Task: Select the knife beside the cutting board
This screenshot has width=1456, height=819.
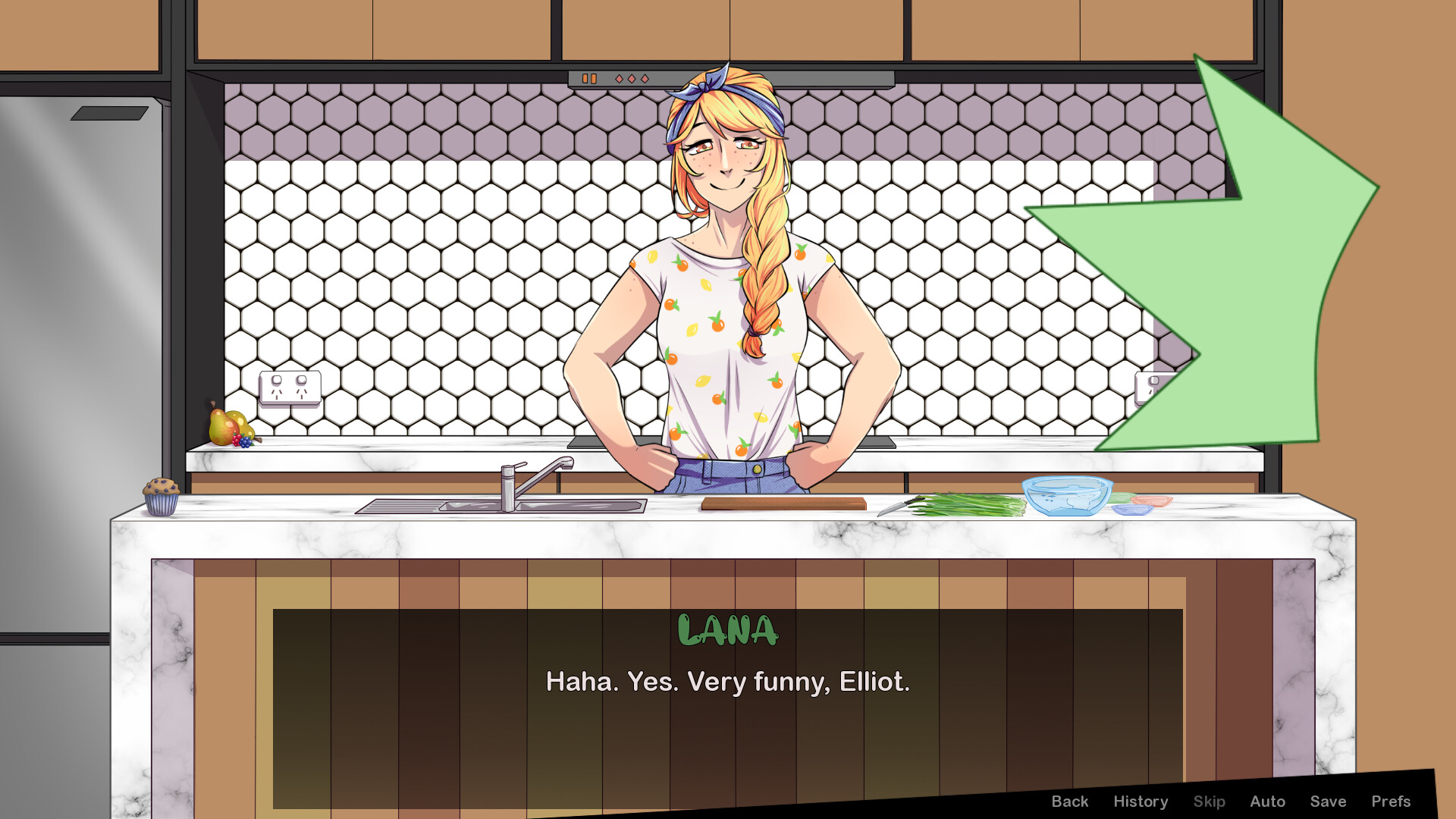Action: [902, 506]
